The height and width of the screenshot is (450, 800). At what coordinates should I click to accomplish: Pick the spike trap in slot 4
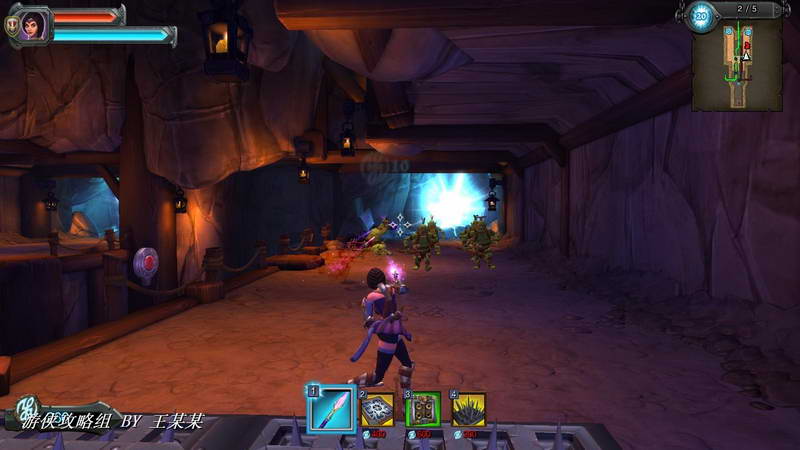[469, 409]
